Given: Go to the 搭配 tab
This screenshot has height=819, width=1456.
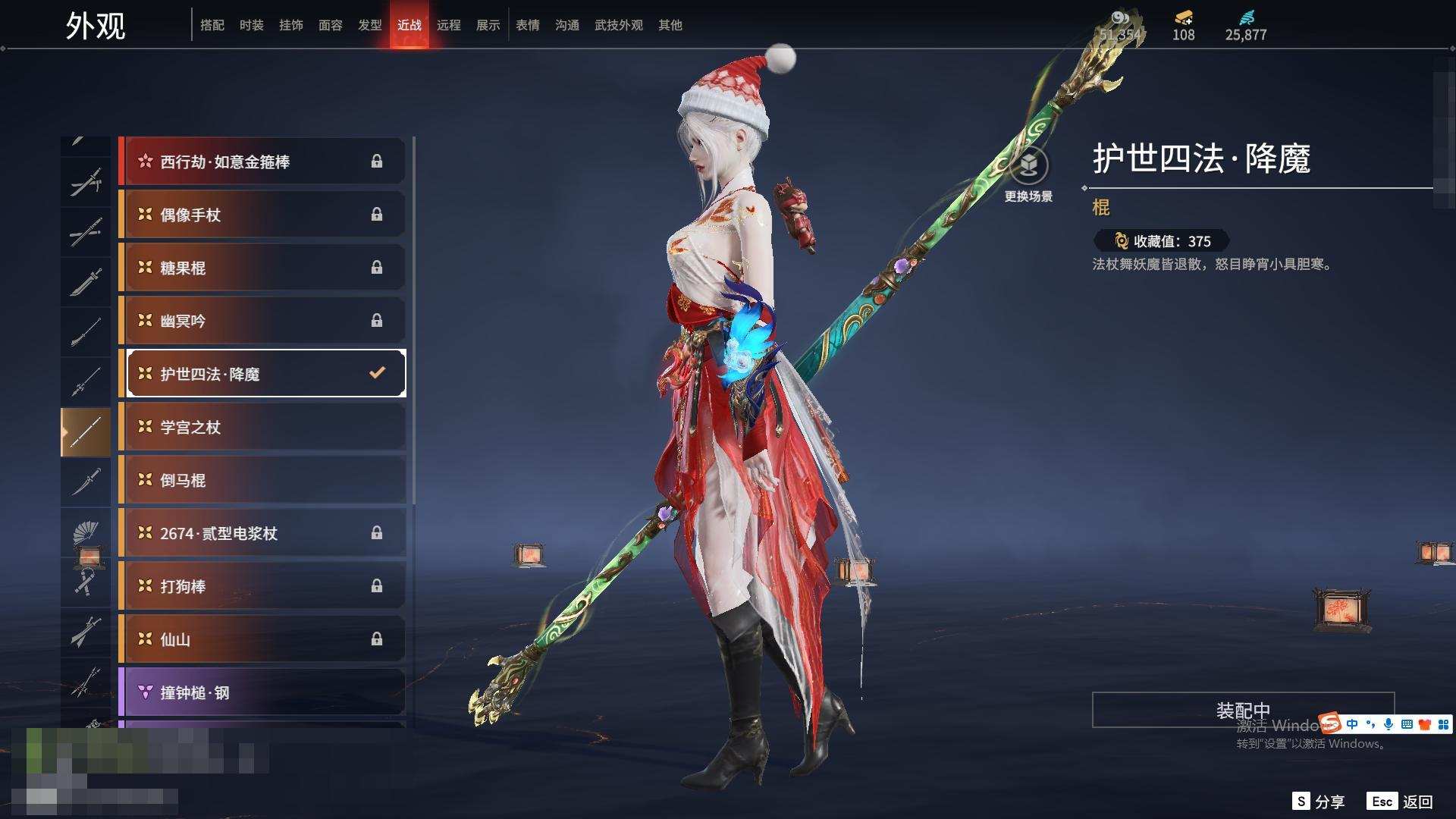Looking at the screenshot, I should pyautogui.click(x=212, y=25).
